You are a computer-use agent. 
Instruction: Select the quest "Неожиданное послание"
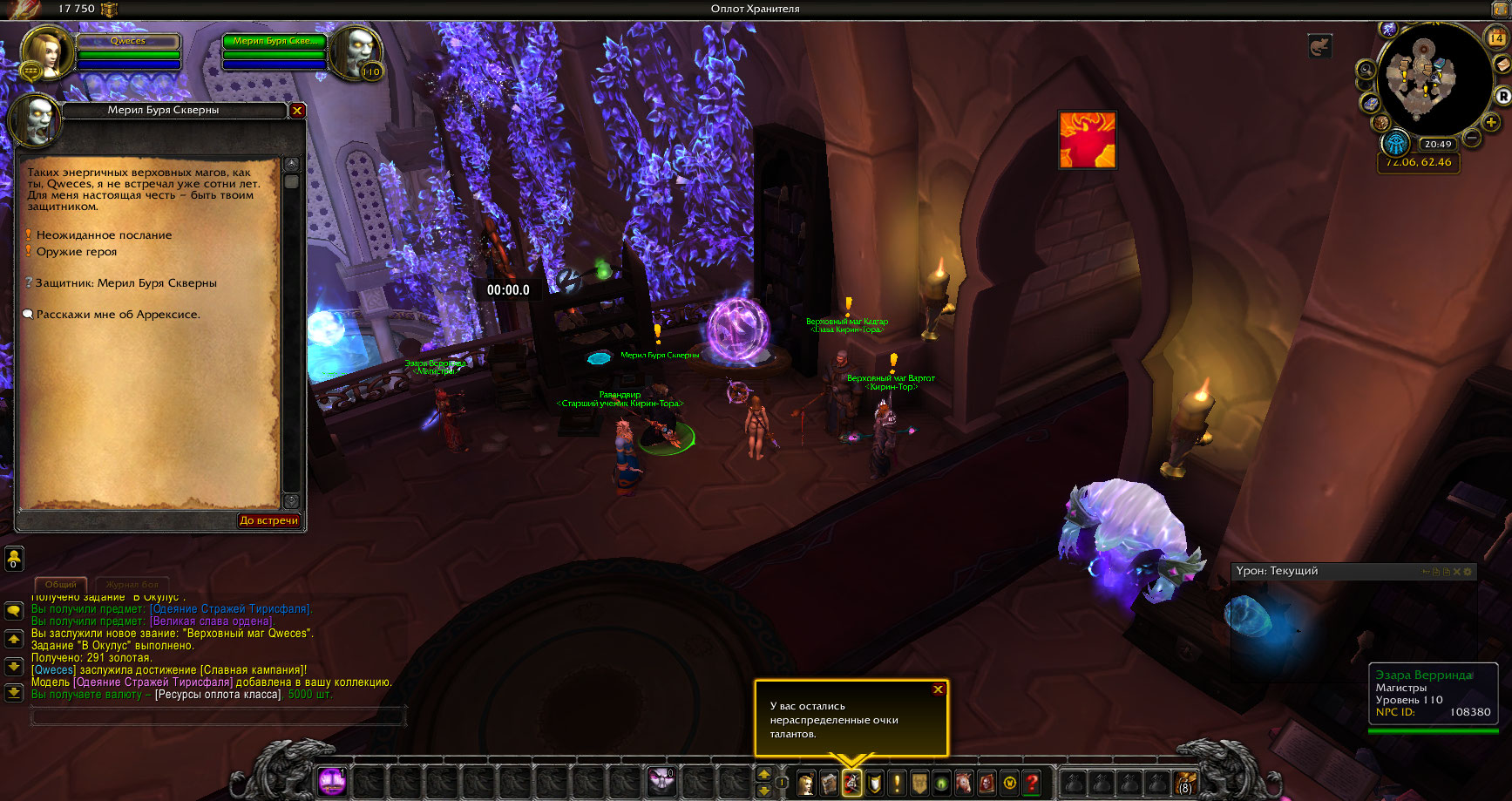click(x=104, y=235)
